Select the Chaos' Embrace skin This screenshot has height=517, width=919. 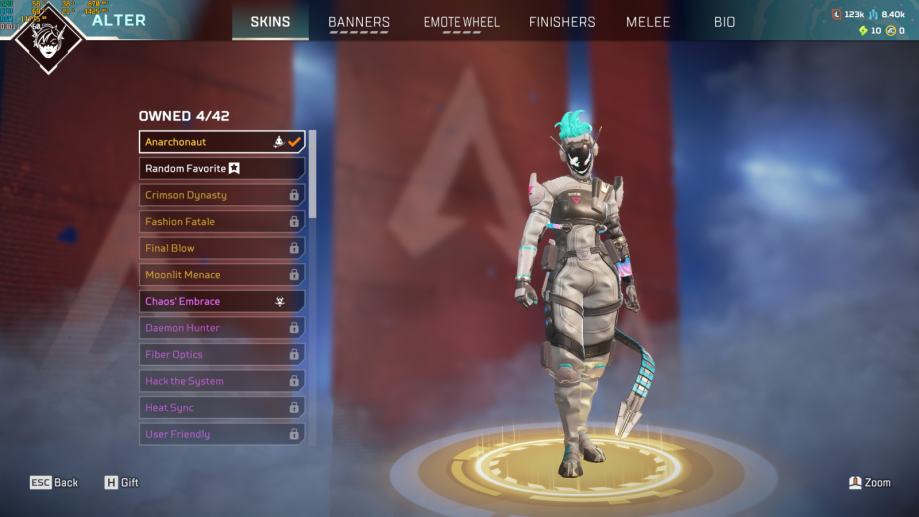tap(222, 301)
